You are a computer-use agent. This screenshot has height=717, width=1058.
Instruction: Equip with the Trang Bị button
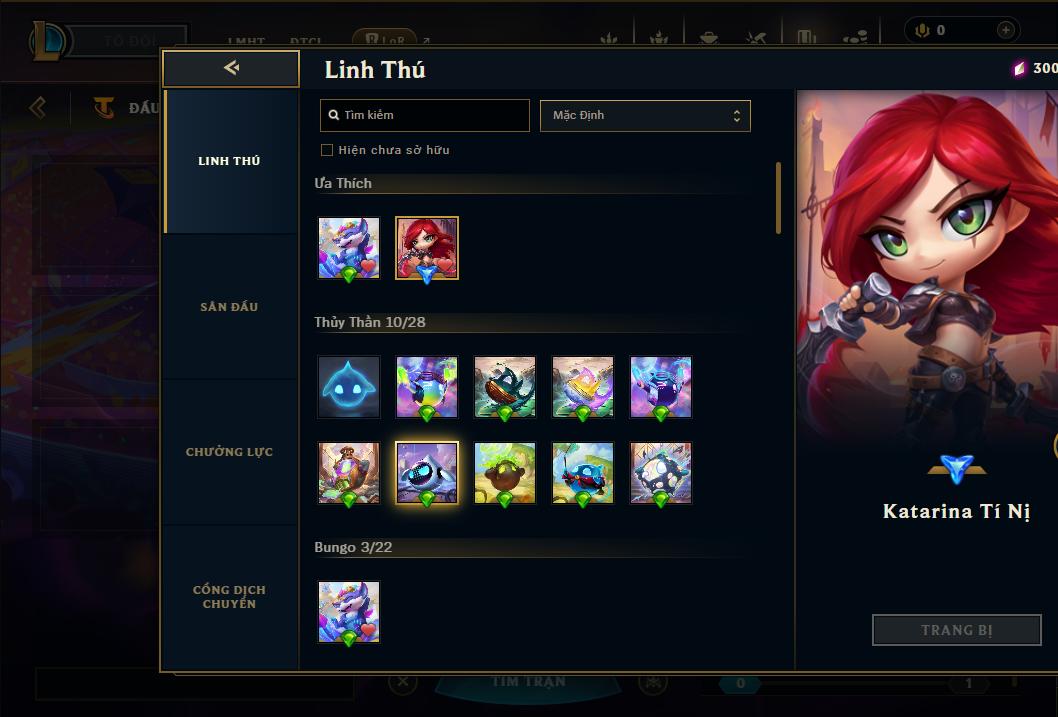pos(957,630)
